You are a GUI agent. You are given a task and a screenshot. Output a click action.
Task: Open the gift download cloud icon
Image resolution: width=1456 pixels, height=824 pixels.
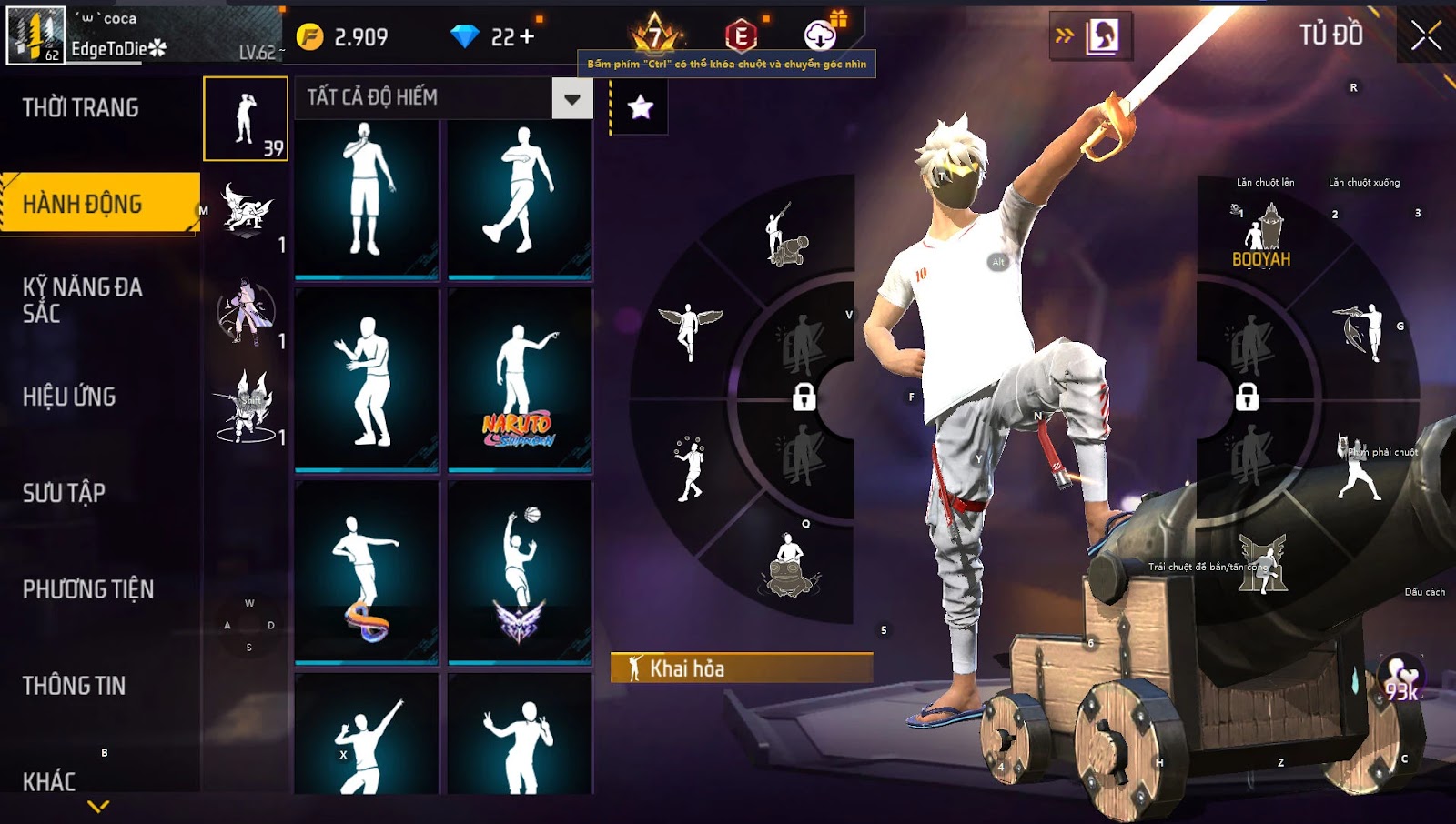(821, 35)
